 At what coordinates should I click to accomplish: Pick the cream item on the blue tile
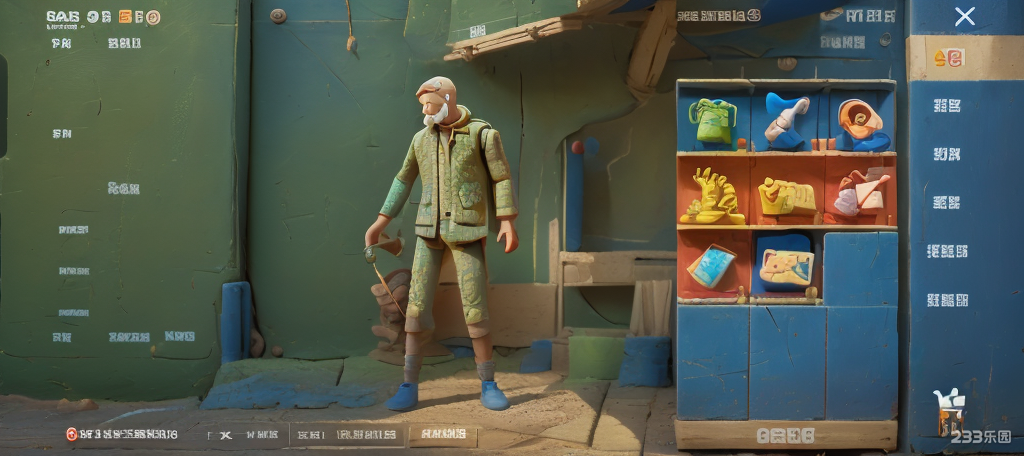coord(786,265)
